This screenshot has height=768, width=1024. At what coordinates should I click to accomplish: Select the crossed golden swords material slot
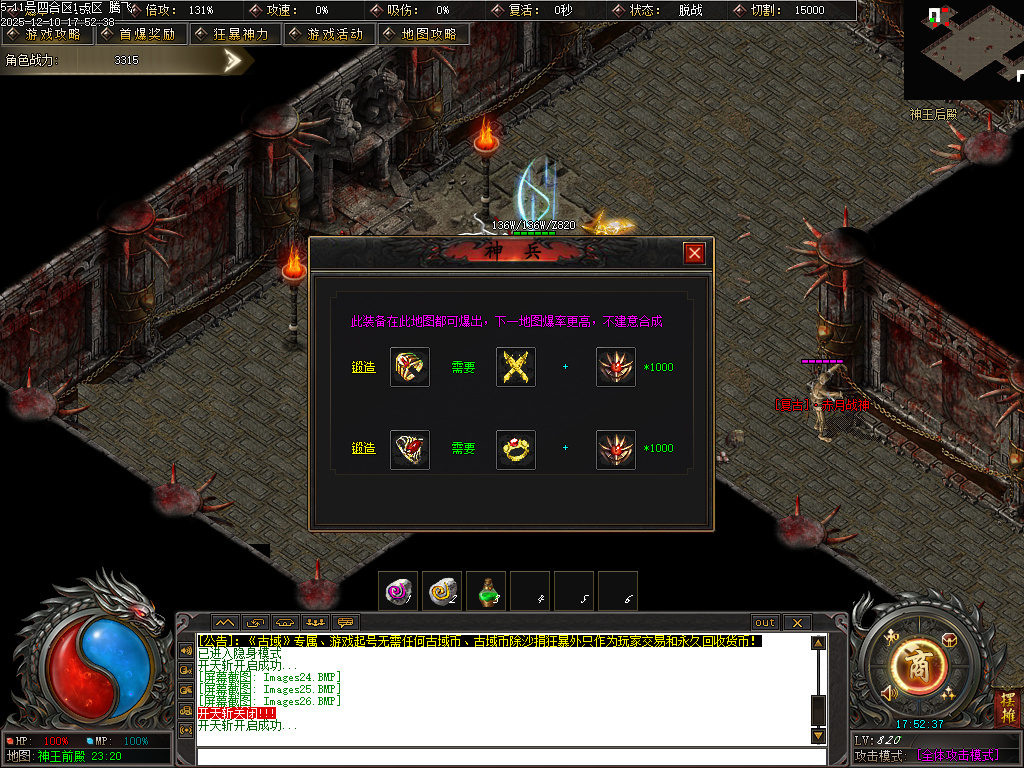click(x=516, y=367)
